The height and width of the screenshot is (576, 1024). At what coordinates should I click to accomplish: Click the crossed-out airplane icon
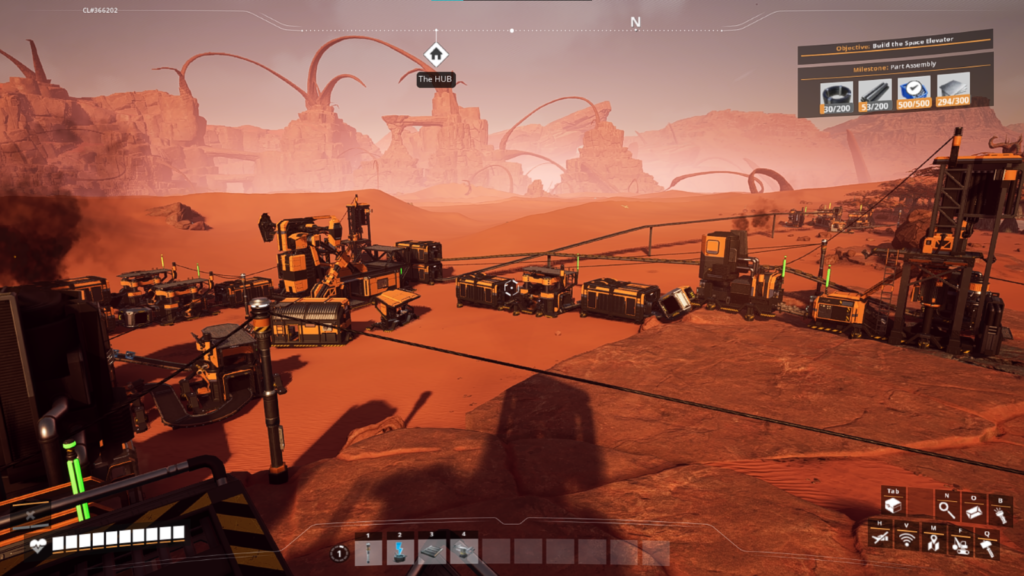point(880,540)
